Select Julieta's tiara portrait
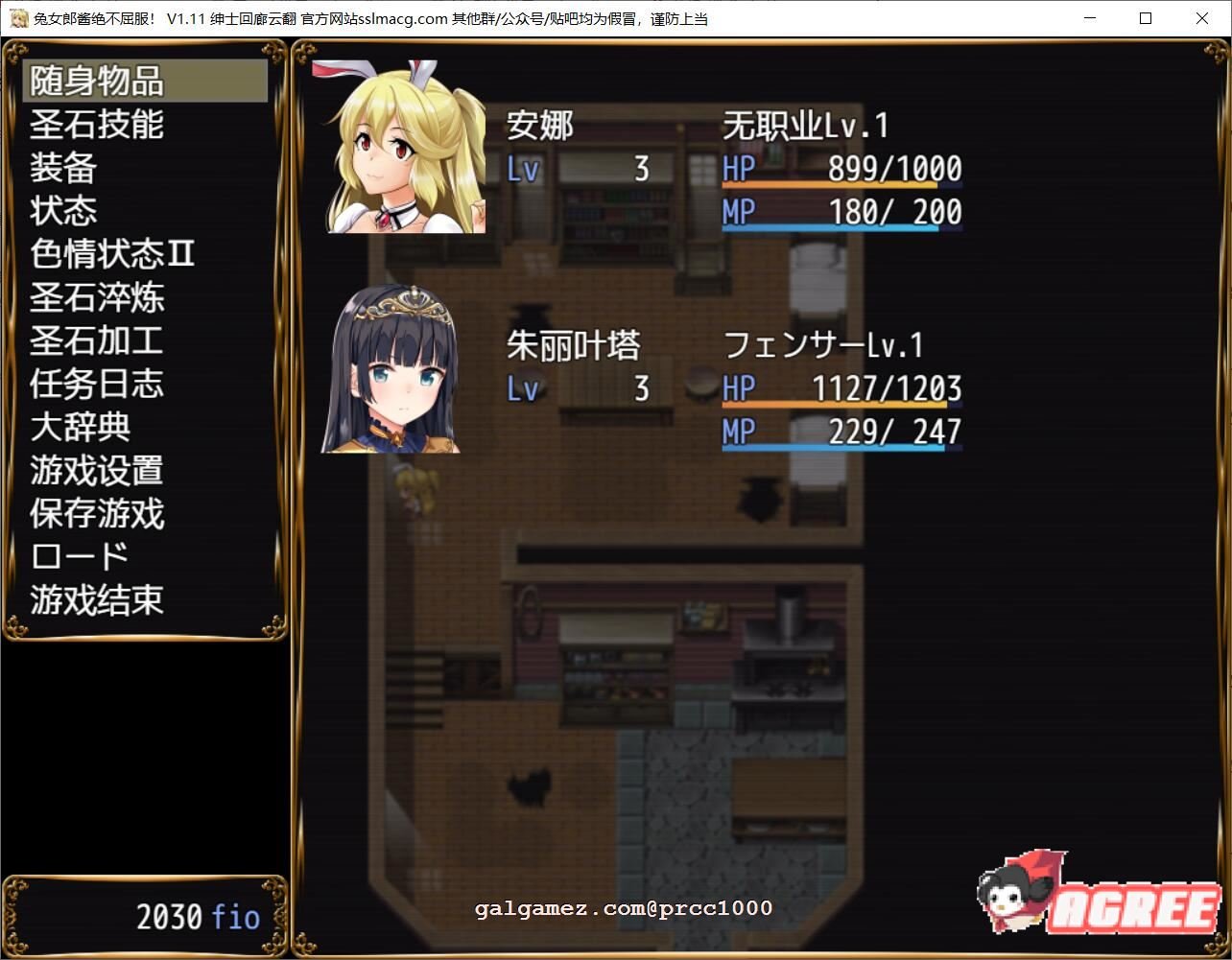 pos(391,369)
